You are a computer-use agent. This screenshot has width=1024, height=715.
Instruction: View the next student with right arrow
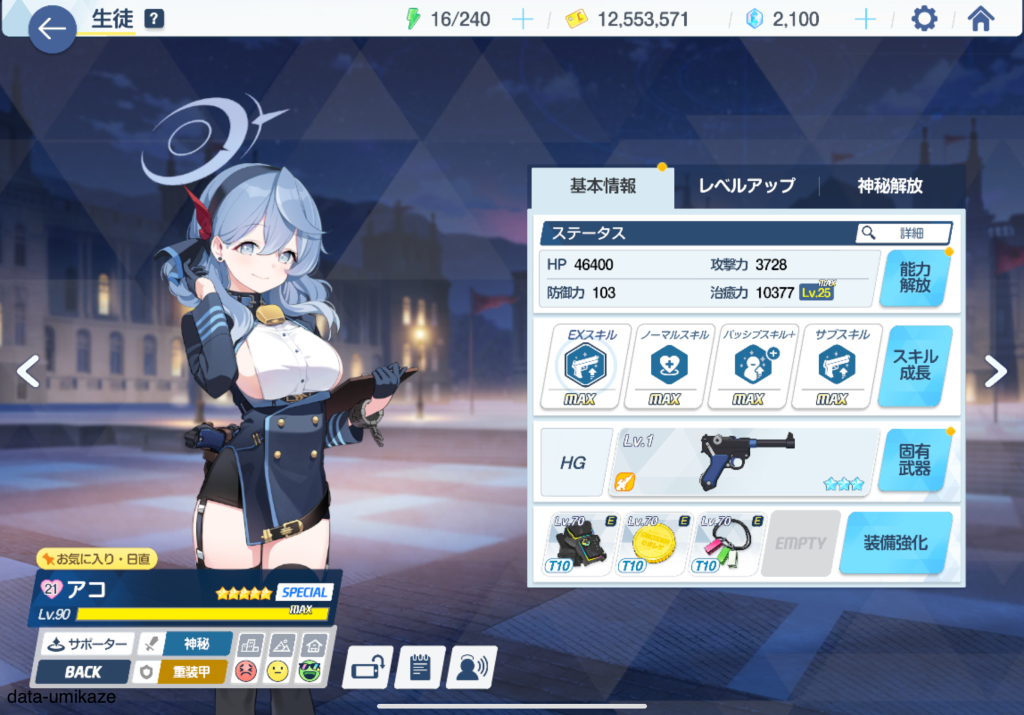[995, 371]
